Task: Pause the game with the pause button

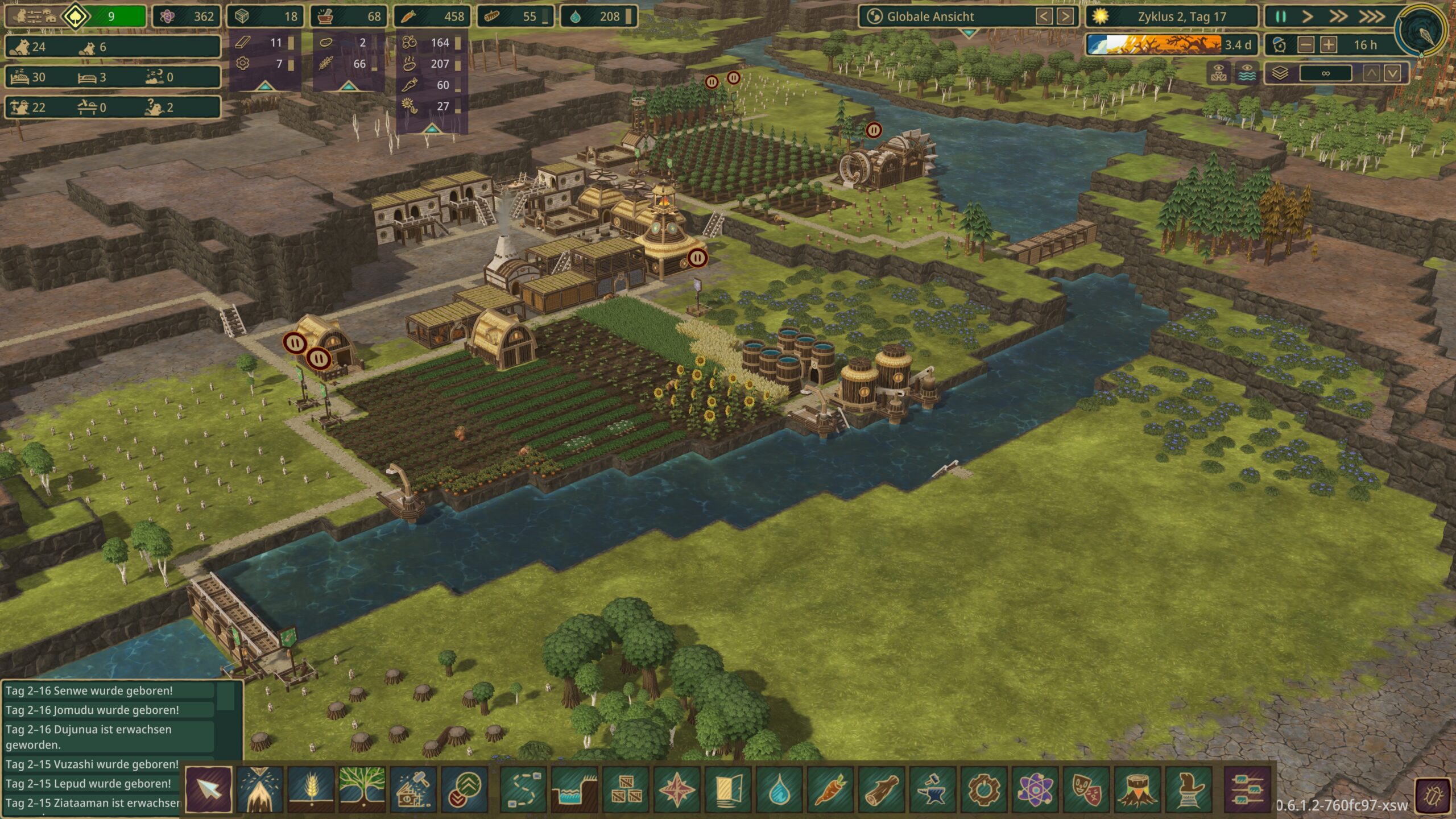Action: coord(1280,16)
